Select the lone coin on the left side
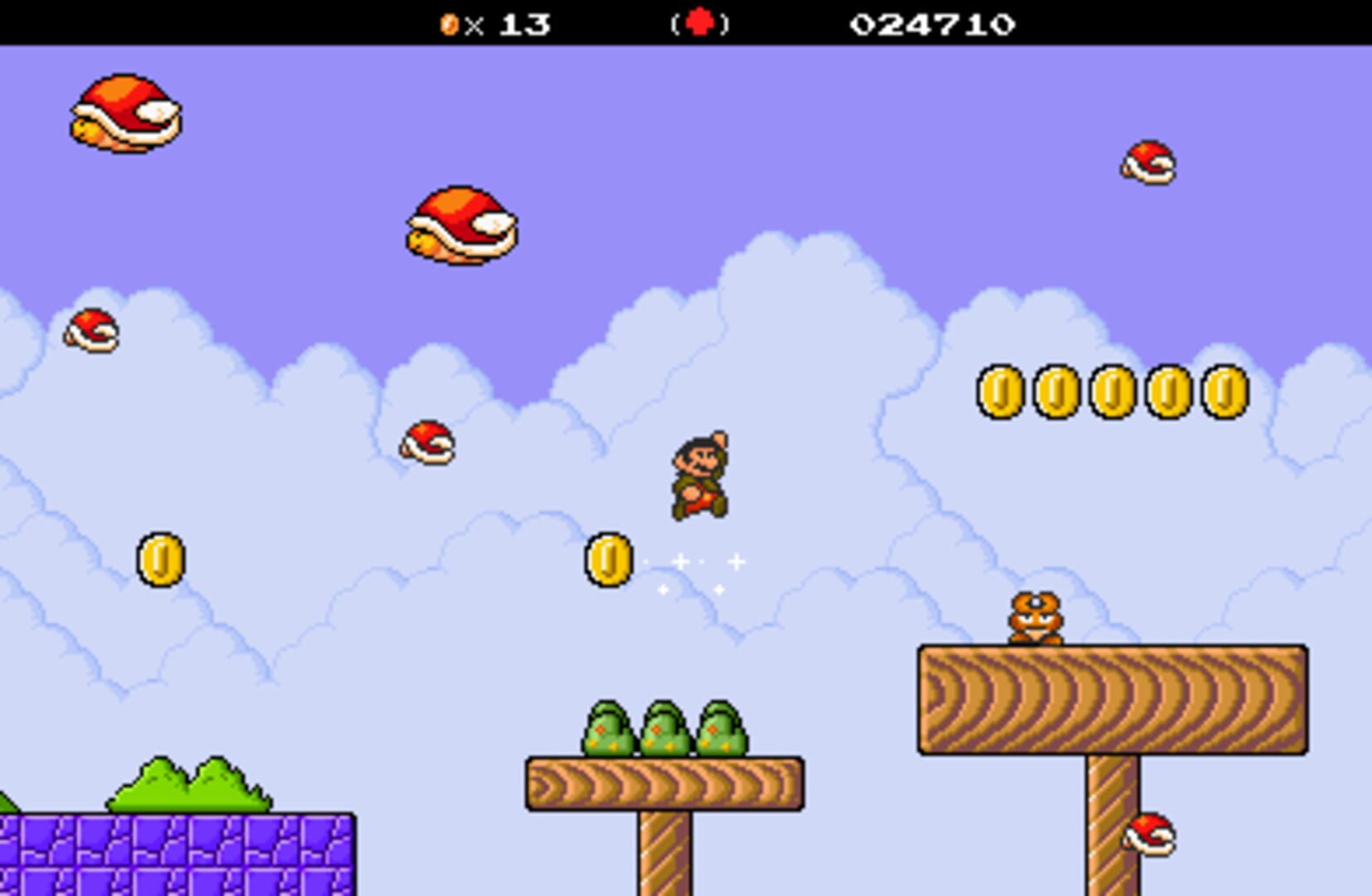This screenshot has width=1372, height=896. tap(161, 560)
